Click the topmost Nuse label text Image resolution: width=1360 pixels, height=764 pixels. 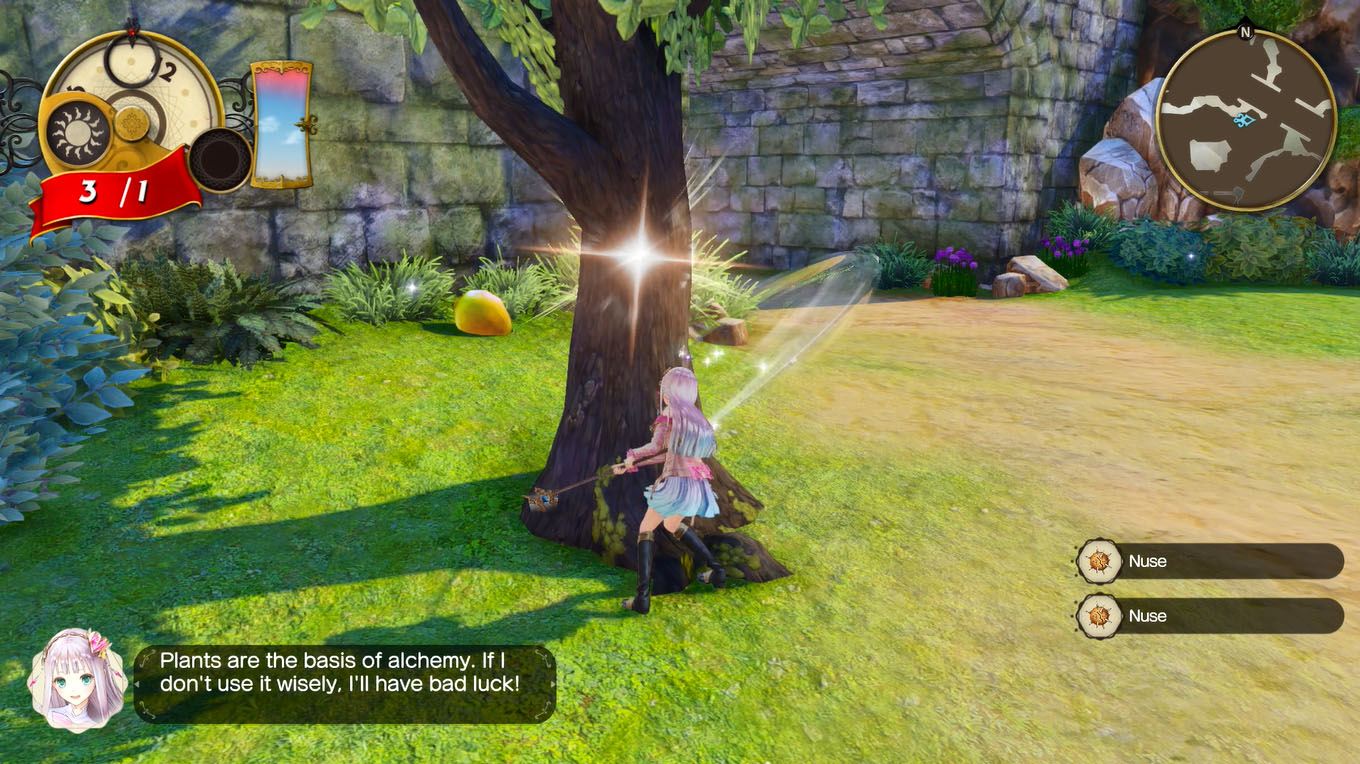pyautogui.click(x=1147, y=561)
